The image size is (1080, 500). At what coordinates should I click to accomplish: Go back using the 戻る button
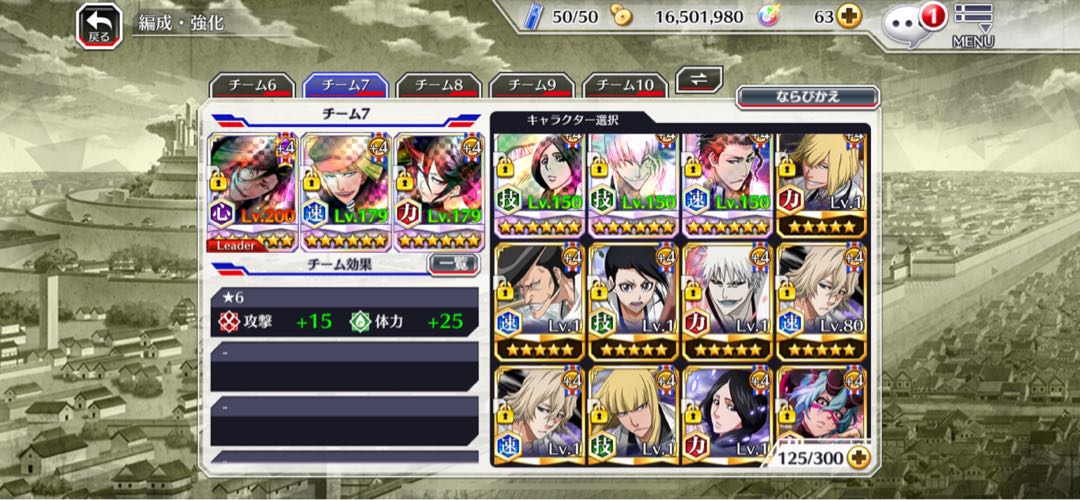point(99,24)
